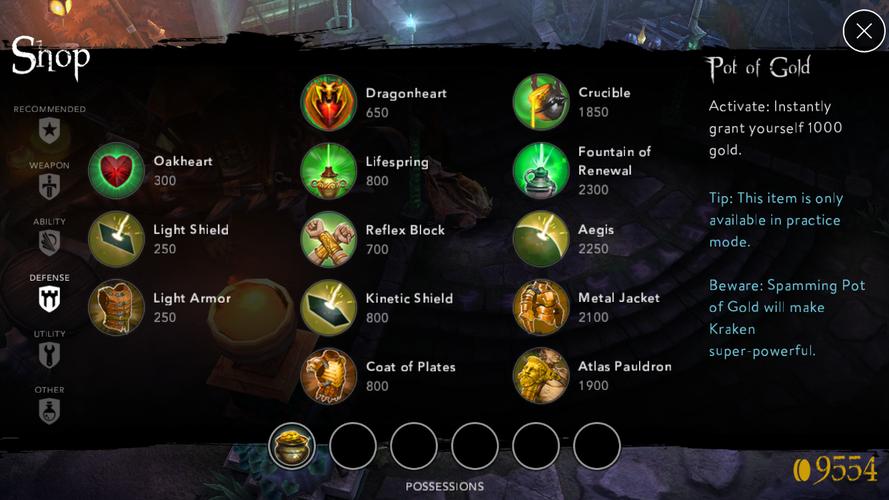Select Dragonheart in the shop
Screen dimensions: 889x500
[329, 102]
